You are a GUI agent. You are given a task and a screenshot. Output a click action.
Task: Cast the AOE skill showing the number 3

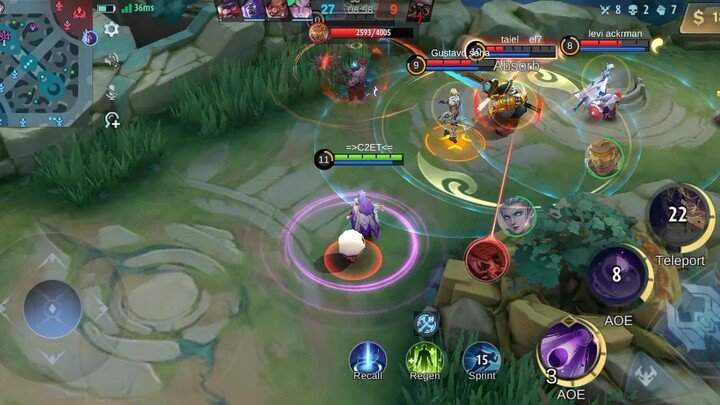click(x=570, y=350)
